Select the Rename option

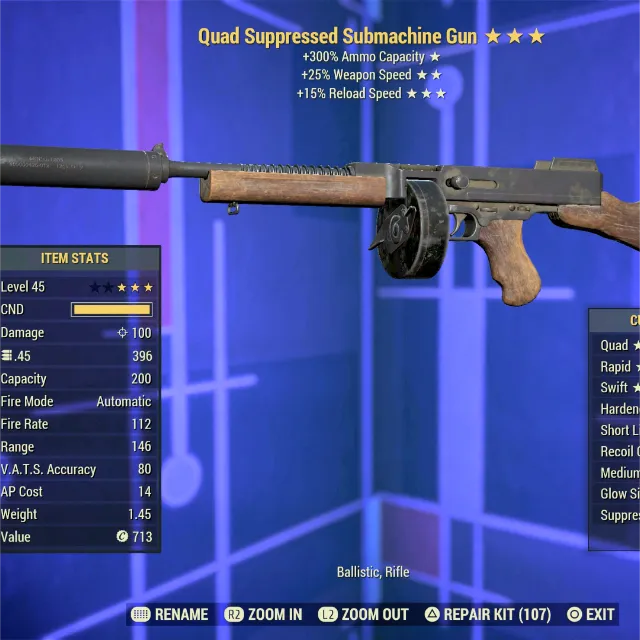coord(170,614)
